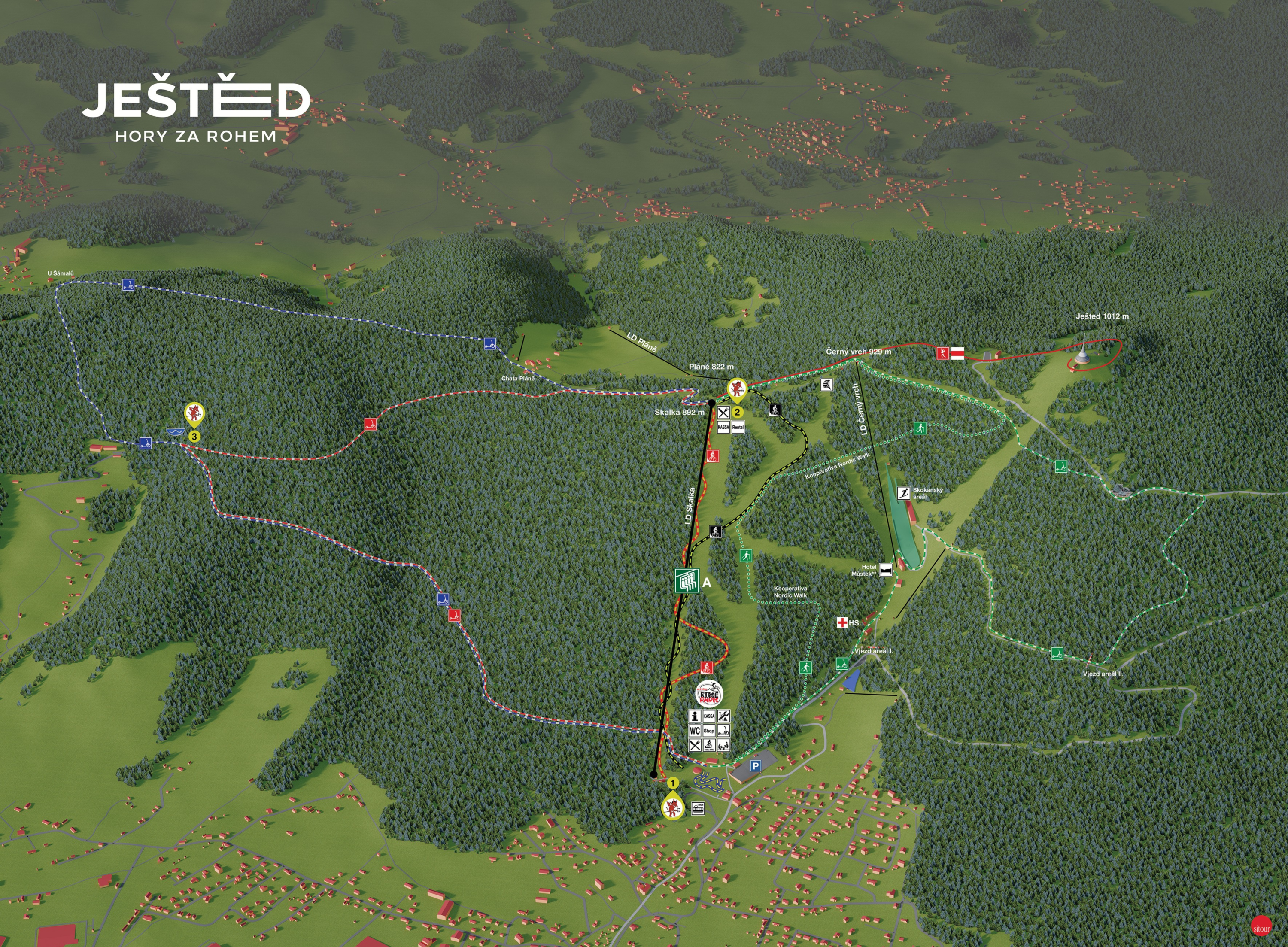The width and height of the screenshot is (1288, 947).
Task: Click the devil pin numbered 3
Action: (195, 413)
